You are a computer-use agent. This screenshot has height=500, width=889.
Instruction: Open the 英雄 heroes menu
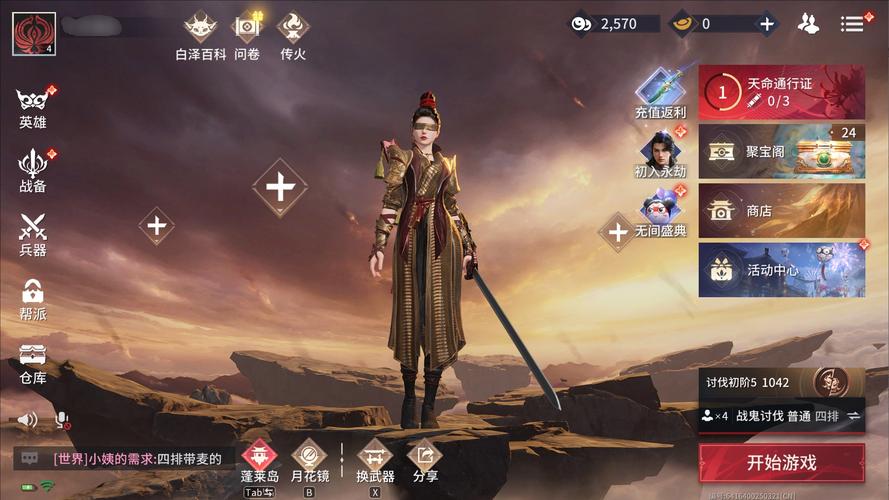[x=33, y=106]
